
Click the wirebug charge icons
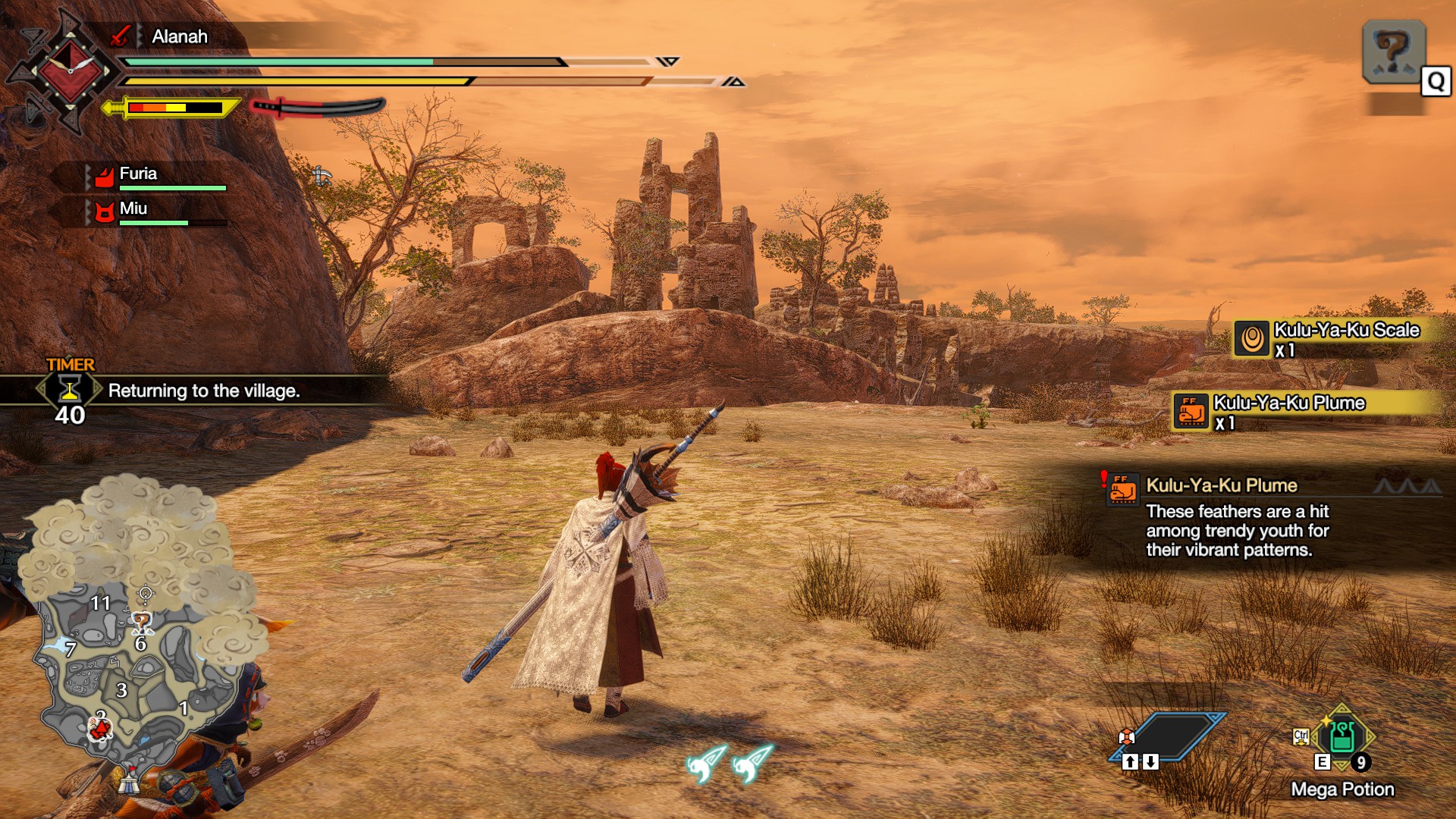(730, 762)
